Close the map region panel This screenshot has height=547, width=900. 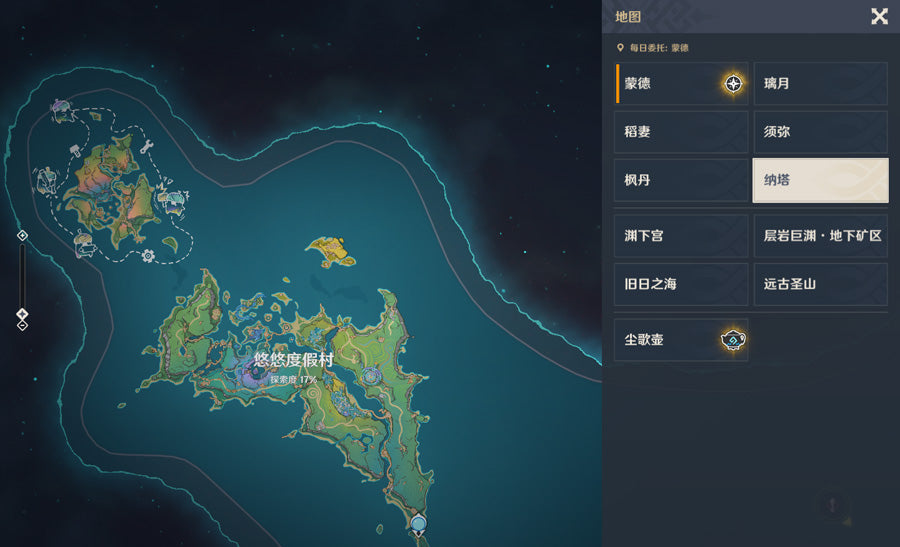coord(879,16)
